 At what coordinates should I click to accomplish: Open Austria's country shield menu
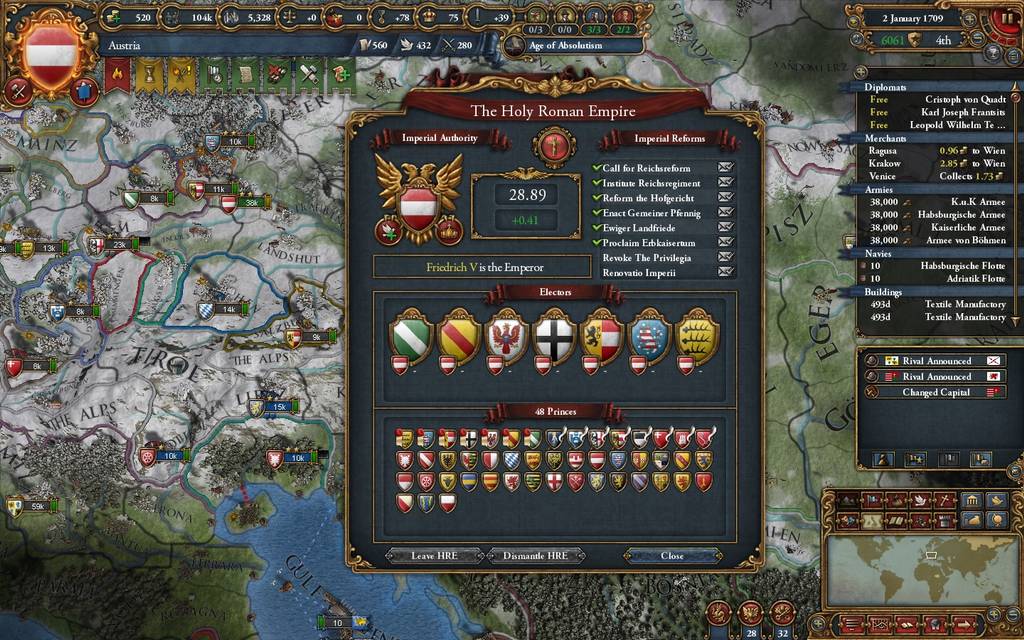pyautogui.click(x=51, y=50)
